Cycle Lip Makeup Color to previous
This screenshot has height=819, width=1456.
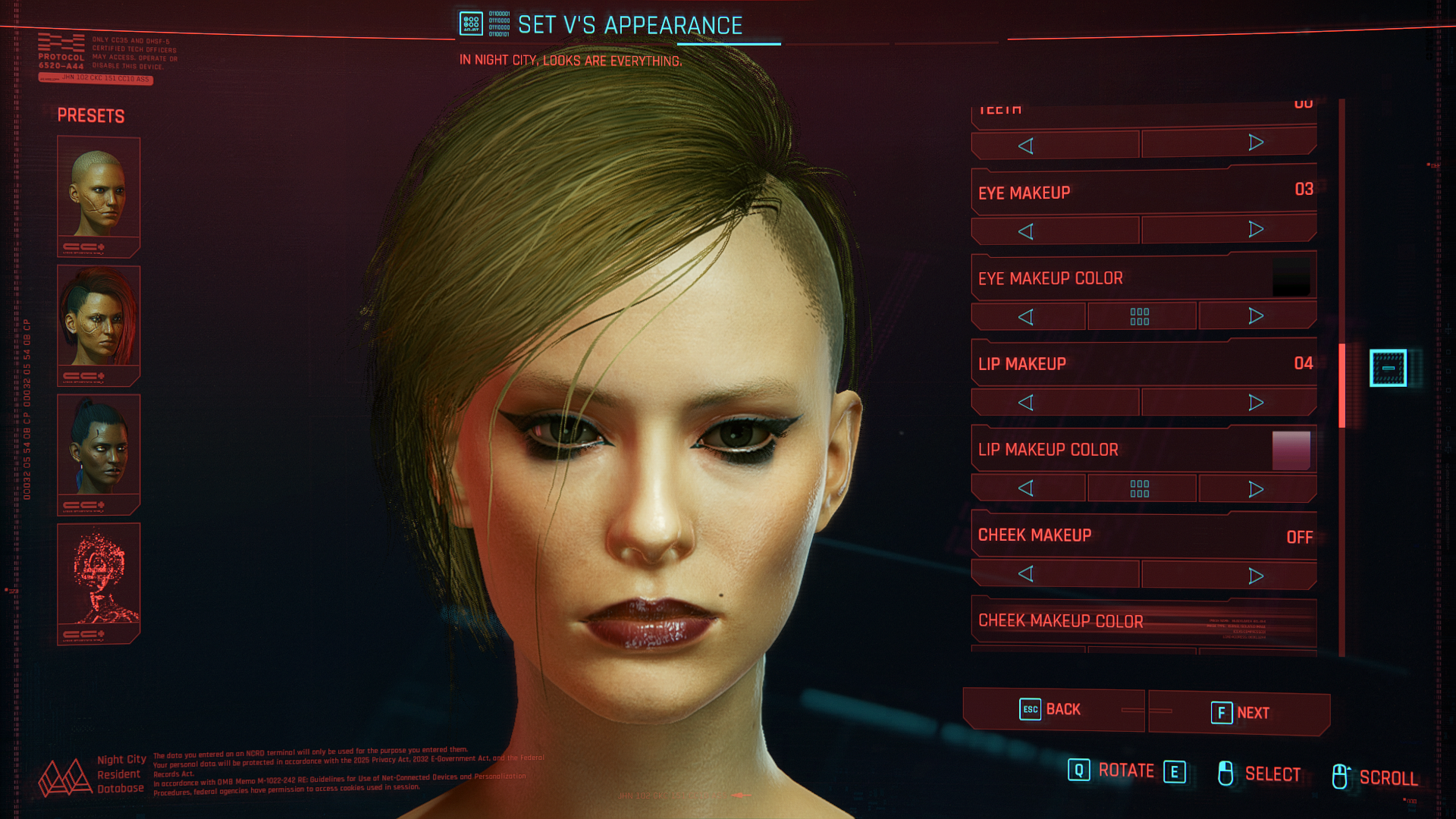coord(1026,488)
